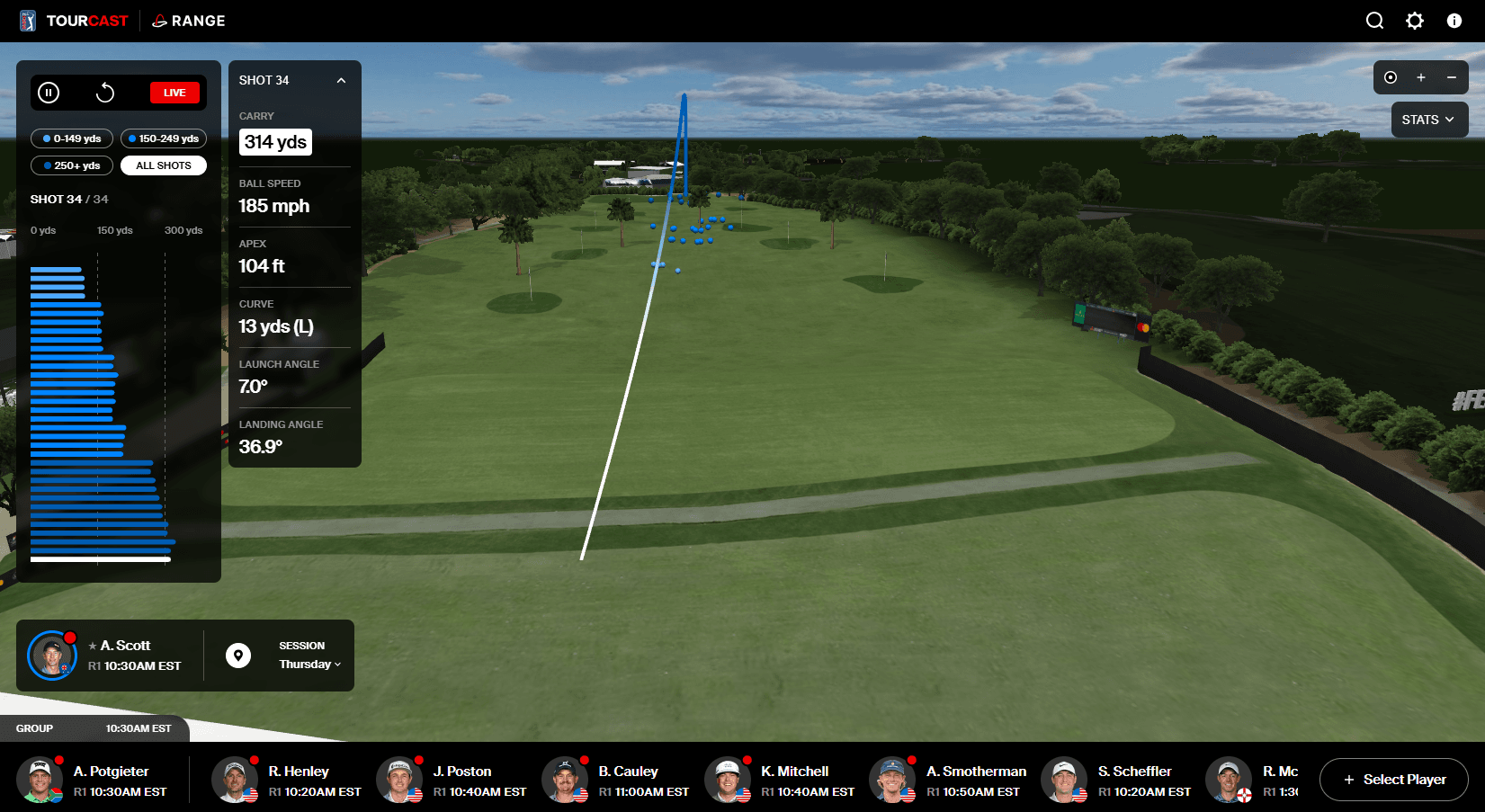Image resolution: width=1485 pixels, height=812 pixels.
Task: Toggle the 0-149 yds shot filter
Action: click(71, 138)
